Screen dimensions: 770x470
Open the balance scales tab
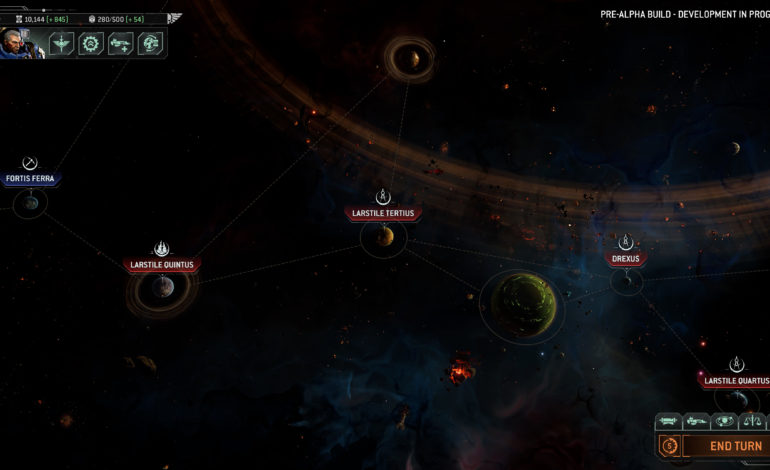point(751,422)
